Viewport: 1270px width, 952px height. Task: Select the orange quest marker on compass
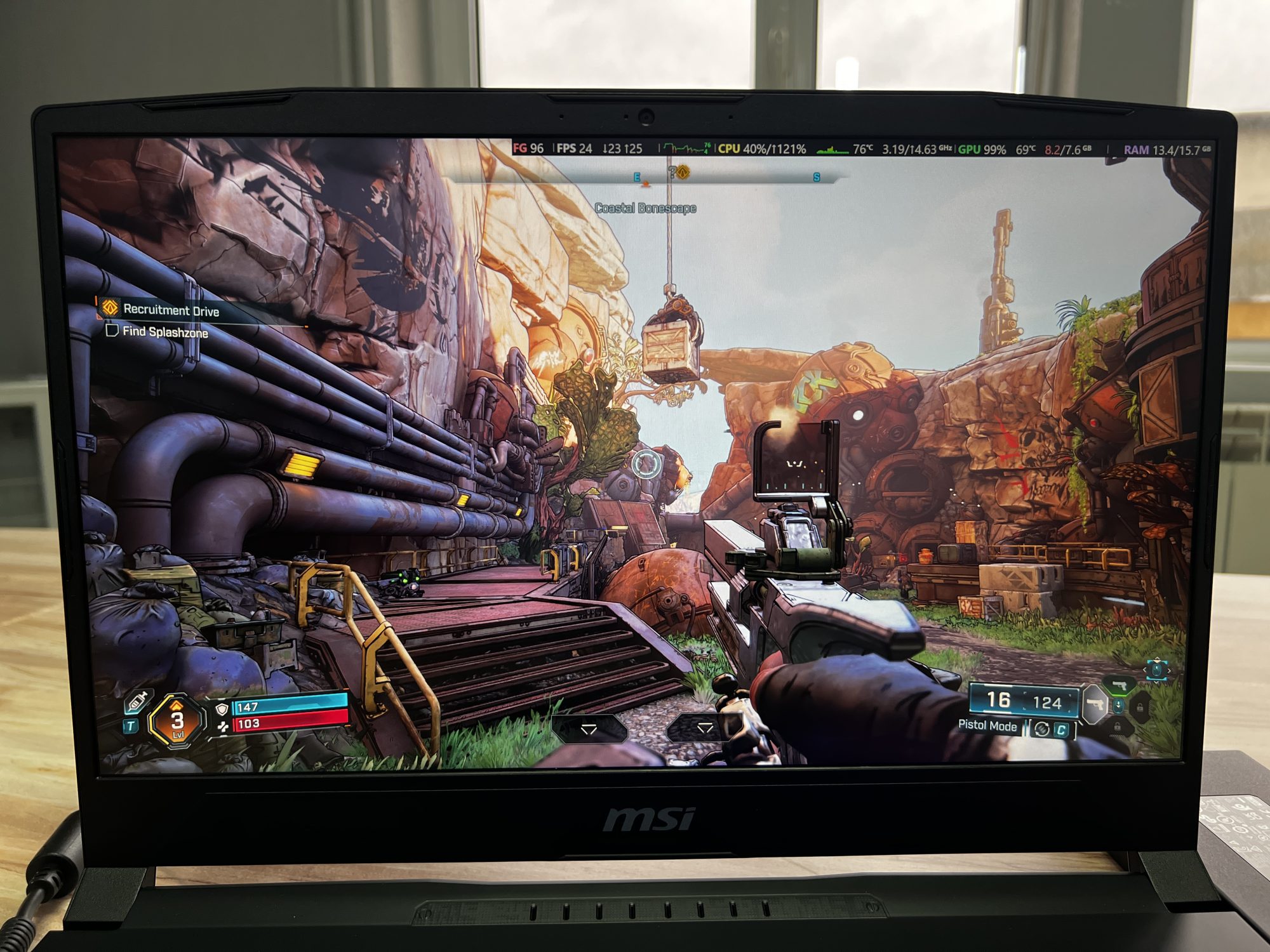tap(683, 171)
